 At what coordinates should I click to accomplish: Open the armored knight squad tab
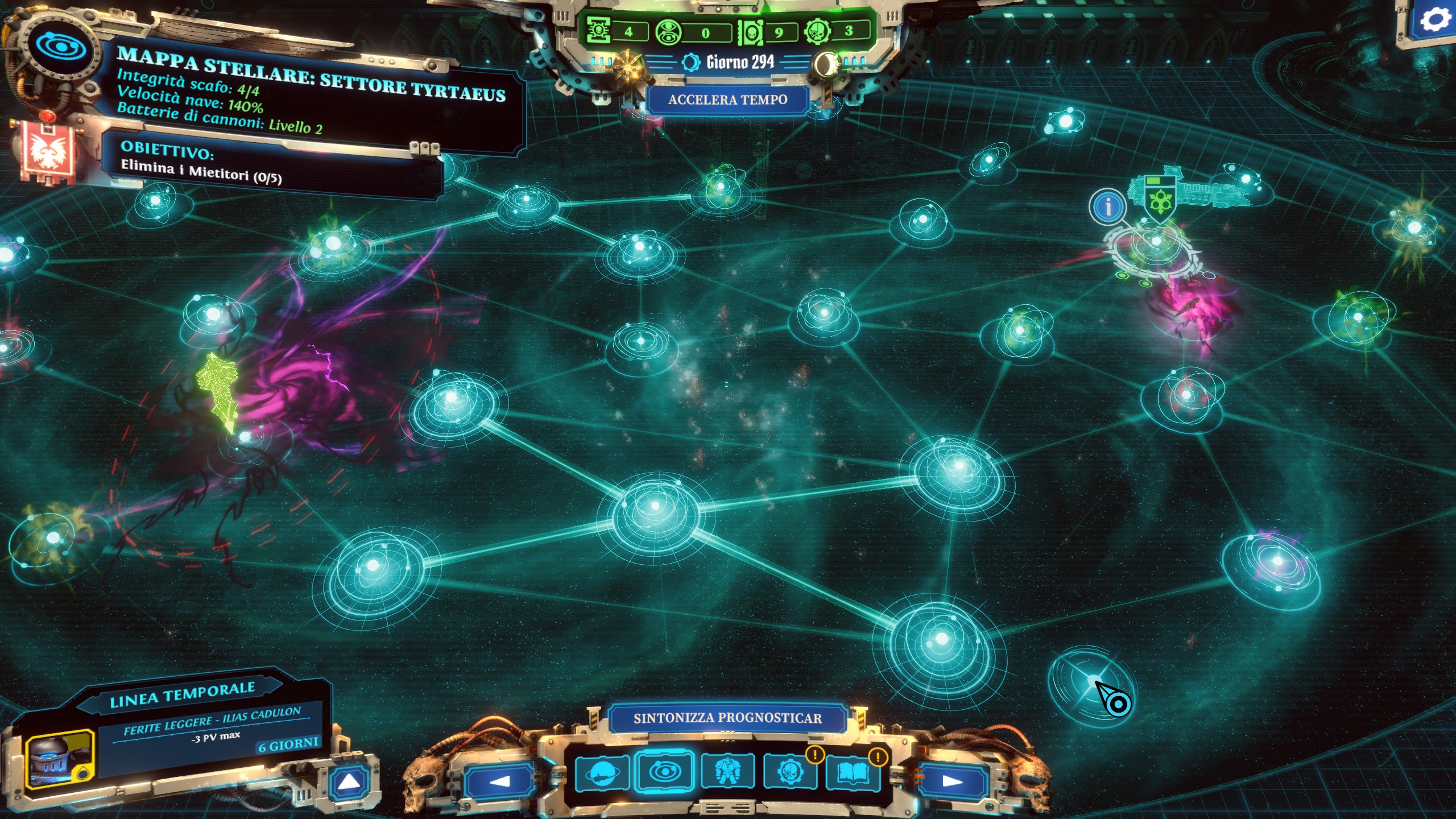727,772
